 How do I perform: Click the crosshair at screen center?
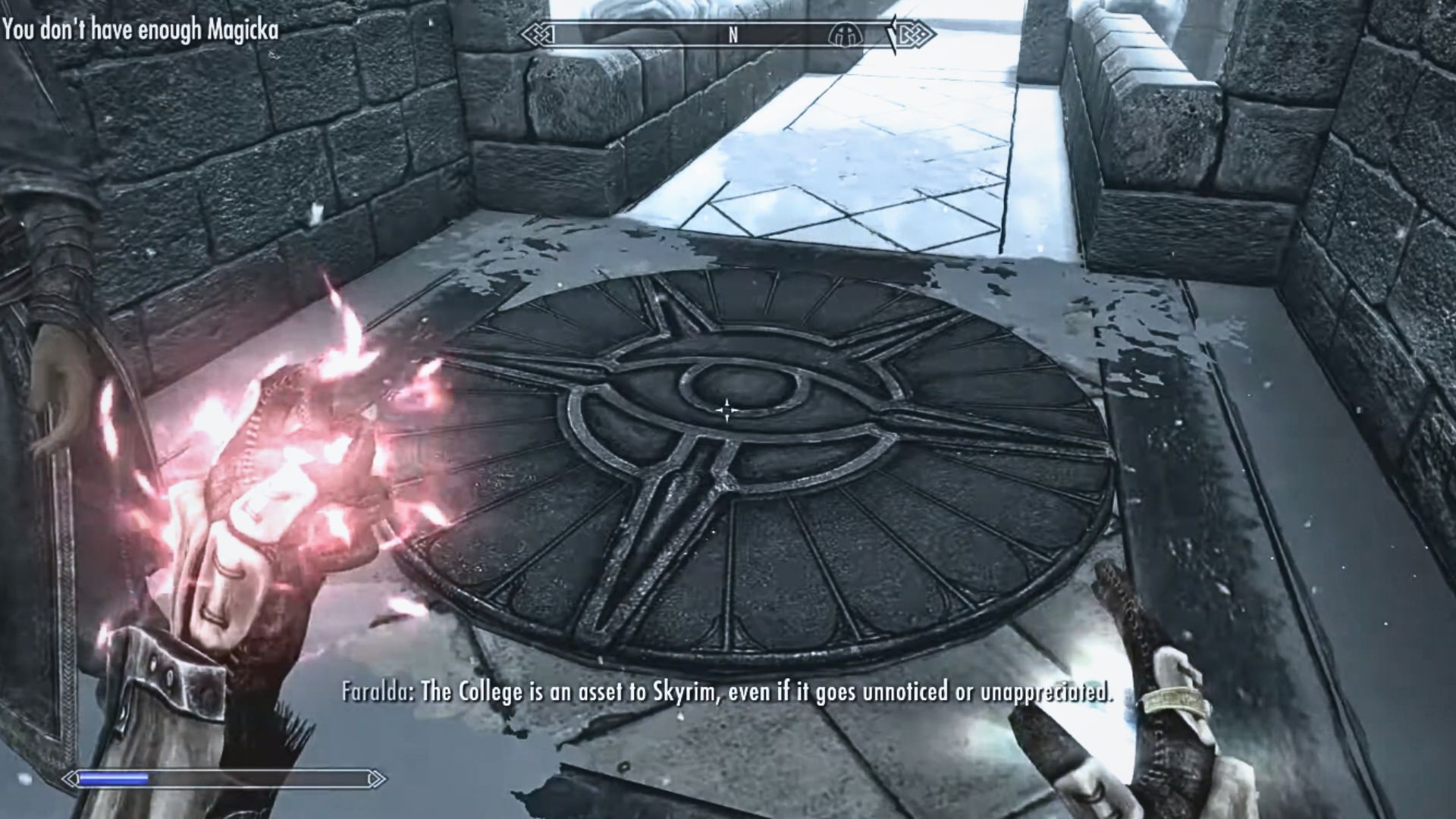pos(726,409)
